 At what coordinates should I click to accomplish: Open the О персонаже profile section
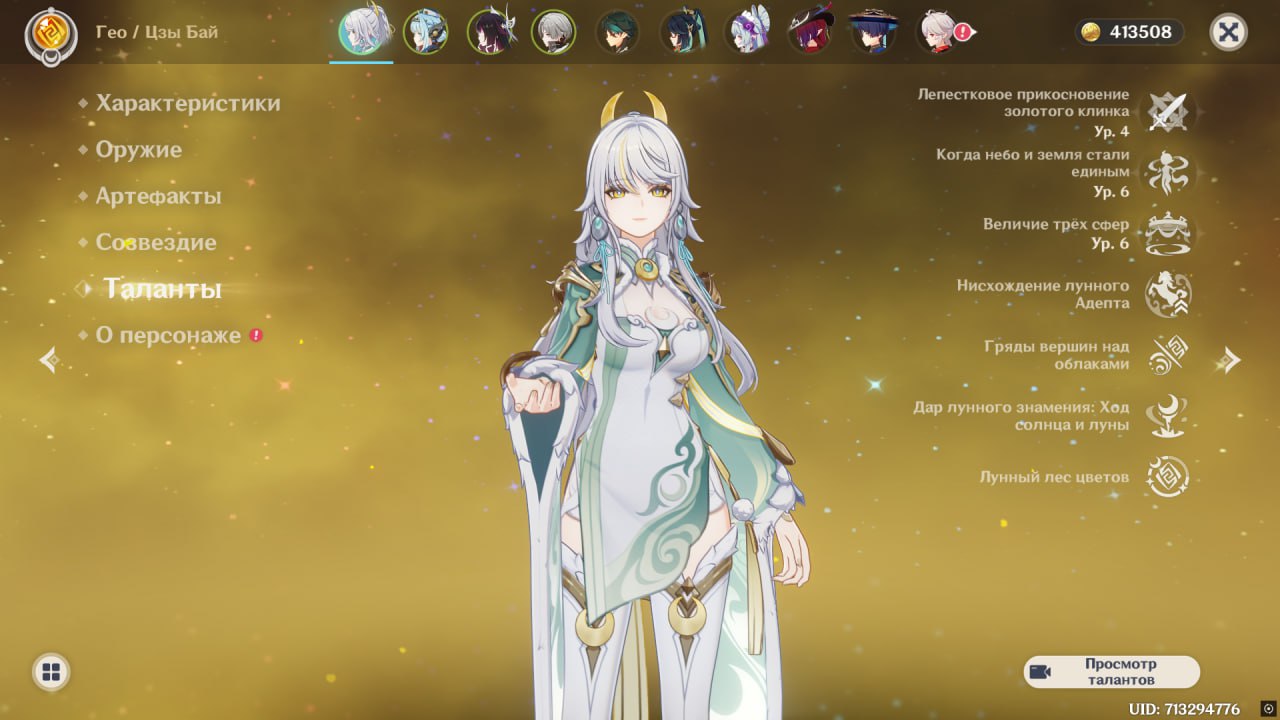coord(168,335)
